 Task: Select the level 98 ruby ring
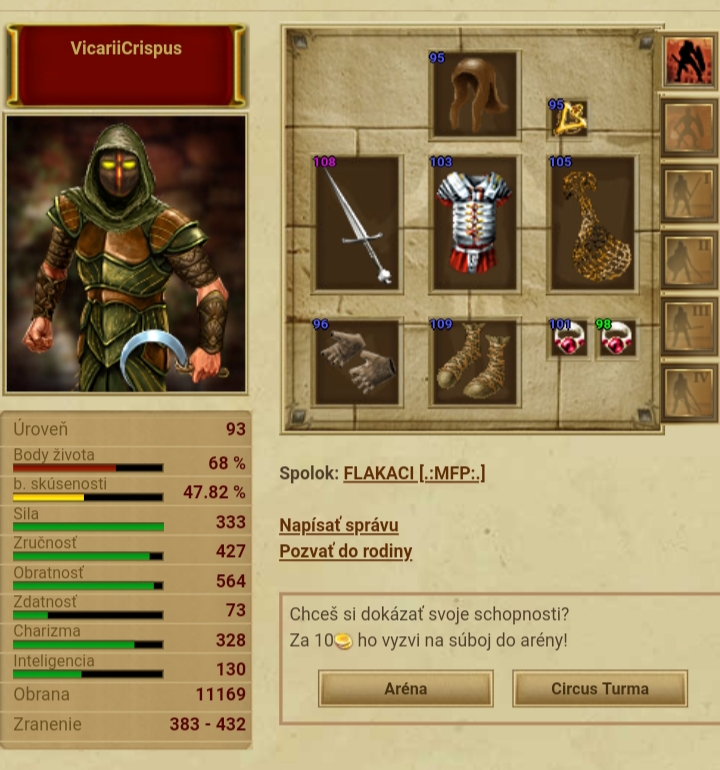(616, 340)
